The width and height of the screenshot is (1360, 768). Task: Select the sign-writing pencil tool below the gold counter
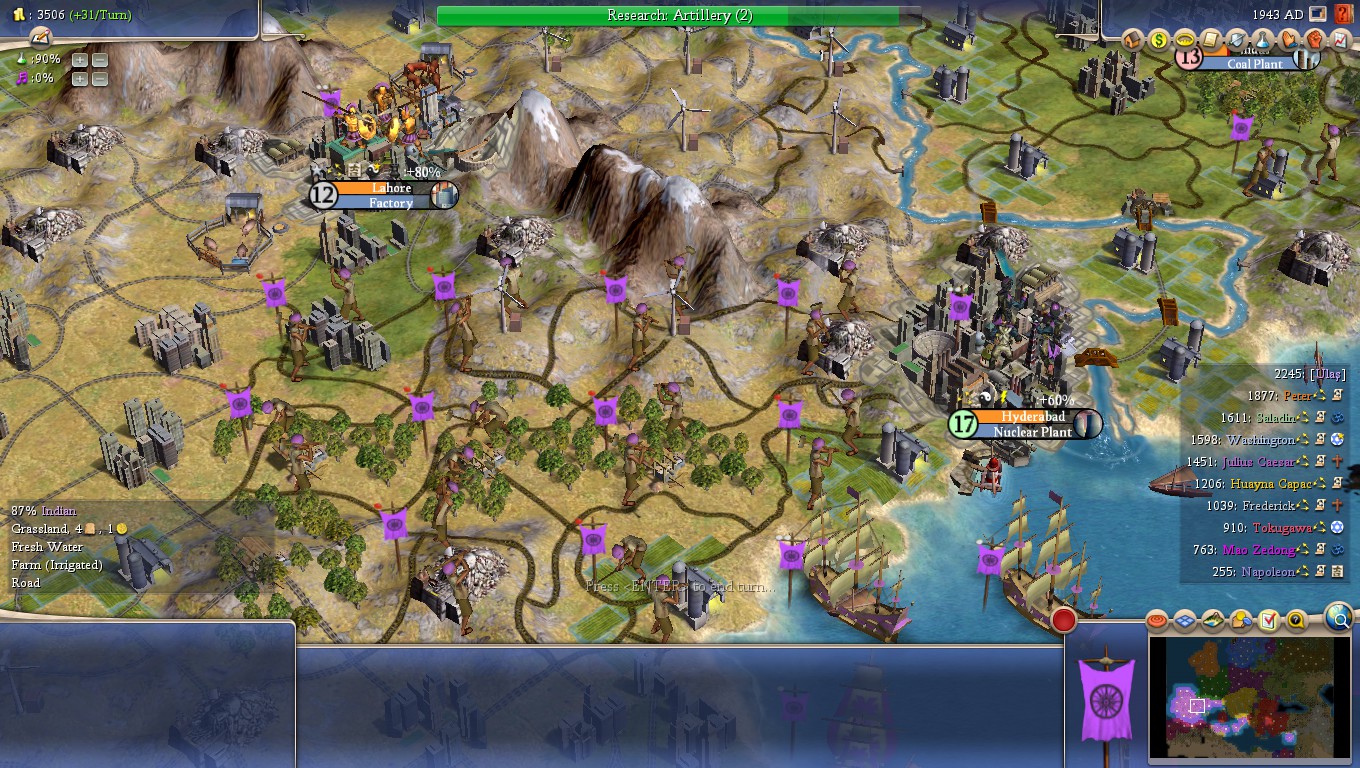pyautogui.click(x=40, y=38)
